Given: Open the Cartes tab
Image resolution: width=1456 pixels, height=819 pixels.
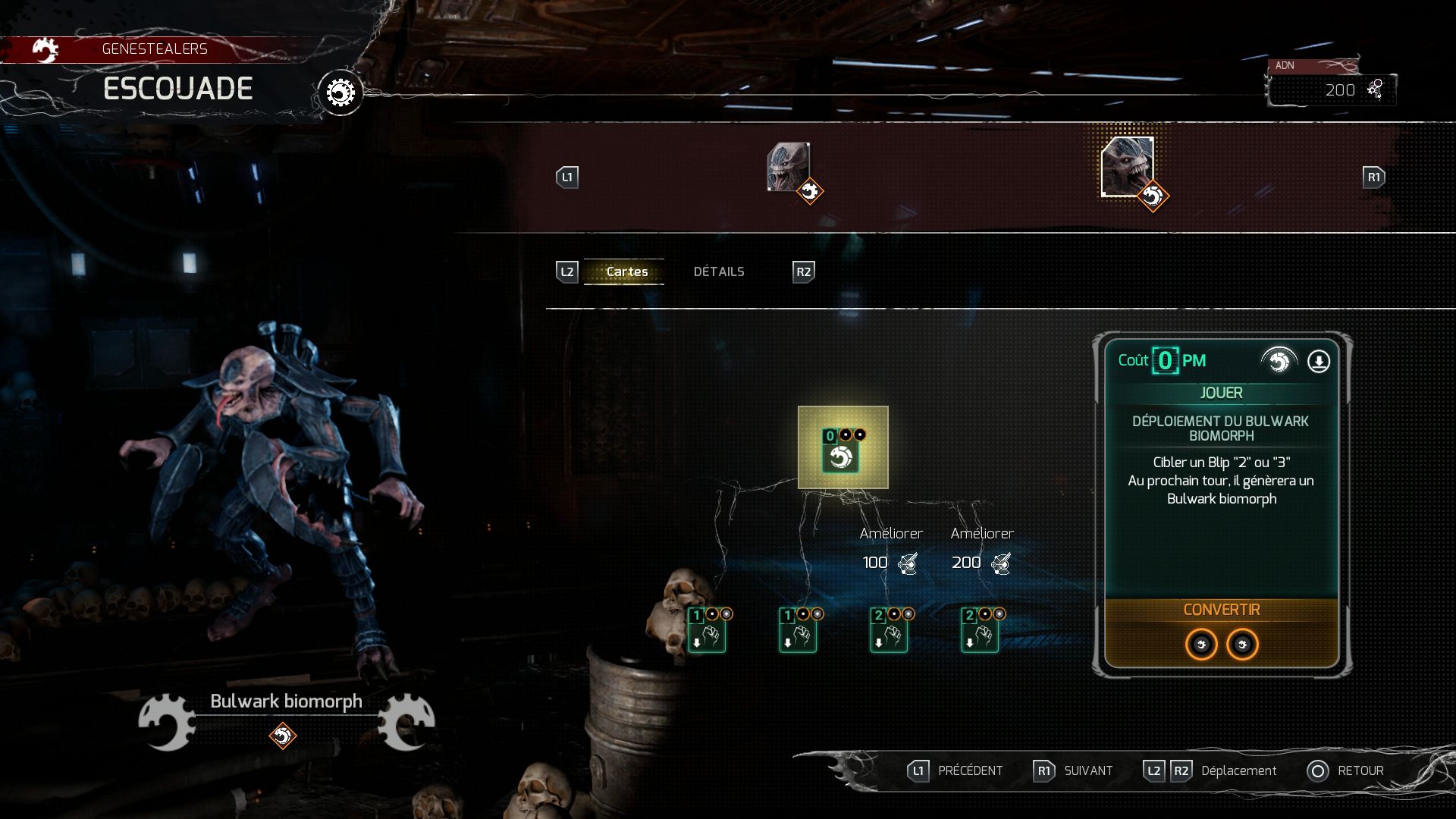Looking at the screenshot, I should coord(626,271).
